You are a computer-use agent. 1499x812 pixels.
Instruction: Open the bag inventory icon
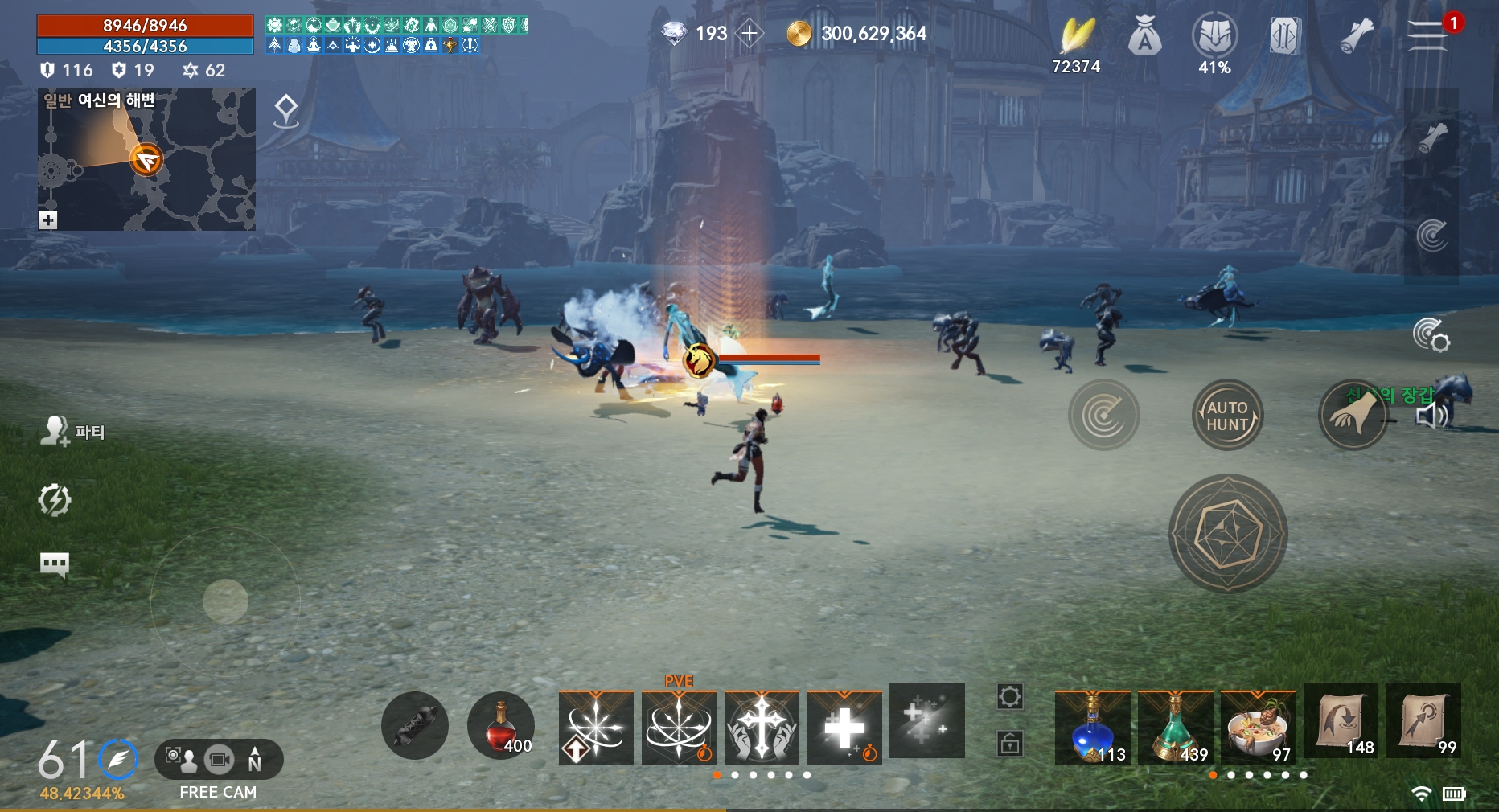pyautogui.click(x=1145, y=37)
